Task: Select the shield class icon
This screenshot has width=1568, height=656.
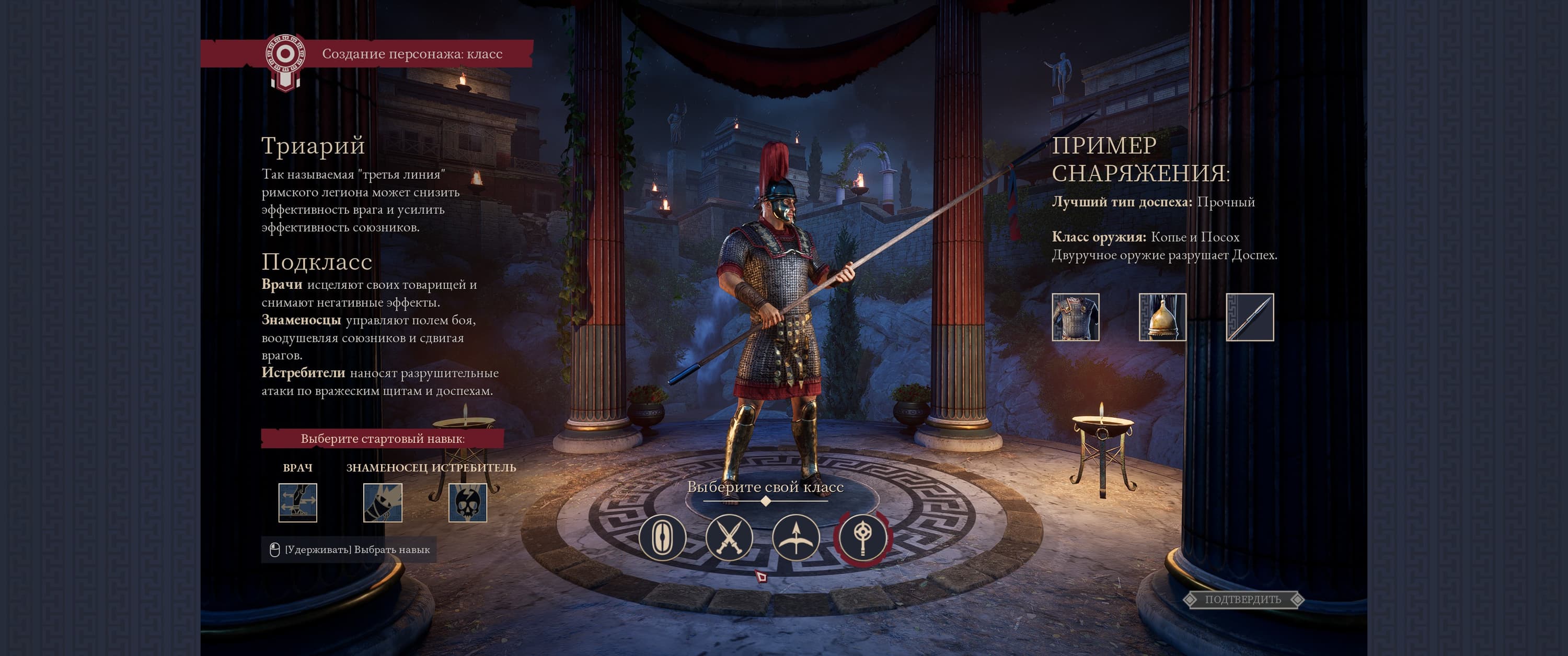Action: click(x=662, y=537)
